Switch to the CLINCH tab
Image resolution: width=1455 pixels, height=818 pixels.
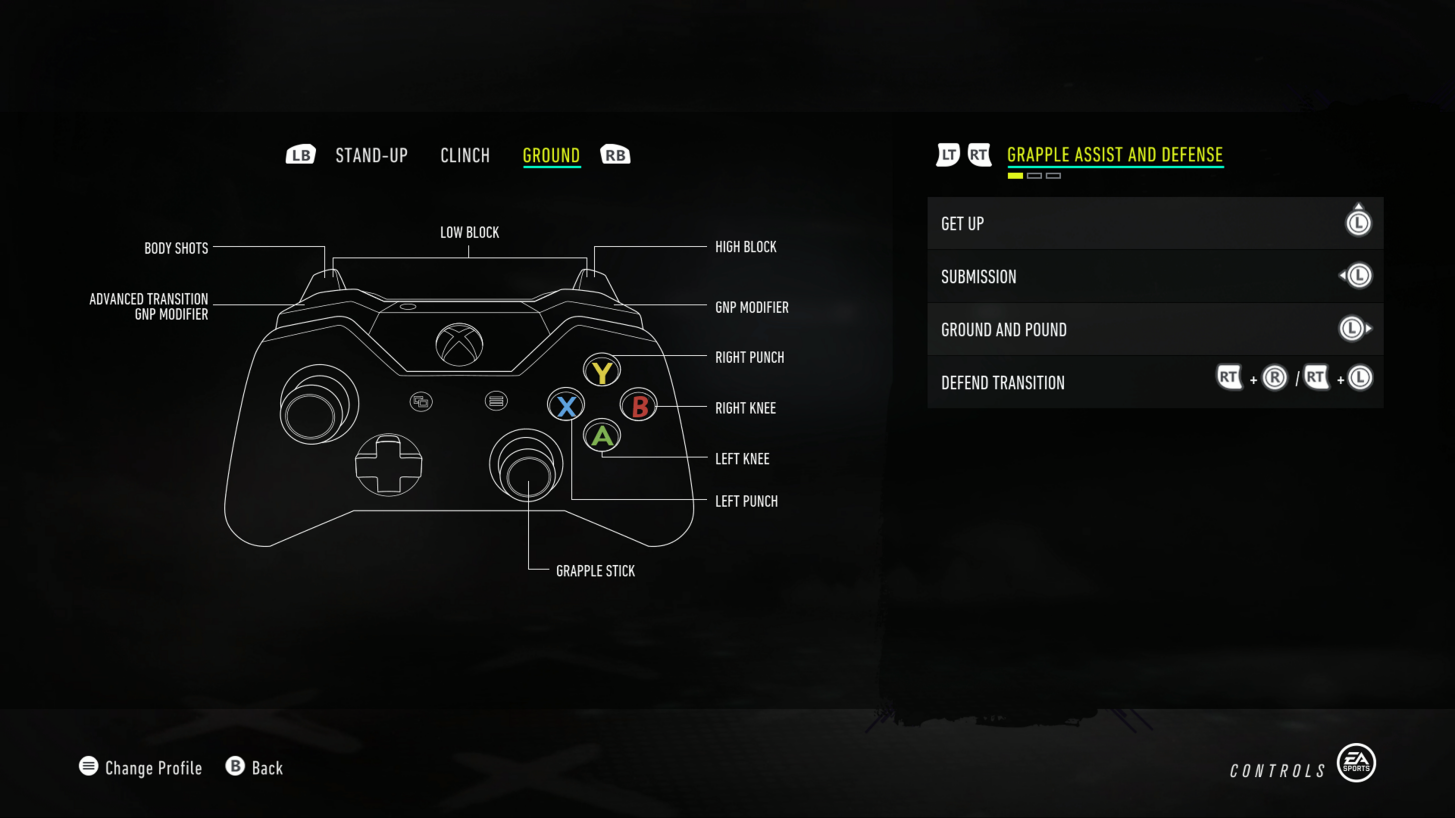pyautogui.click(x=464, y=155)
